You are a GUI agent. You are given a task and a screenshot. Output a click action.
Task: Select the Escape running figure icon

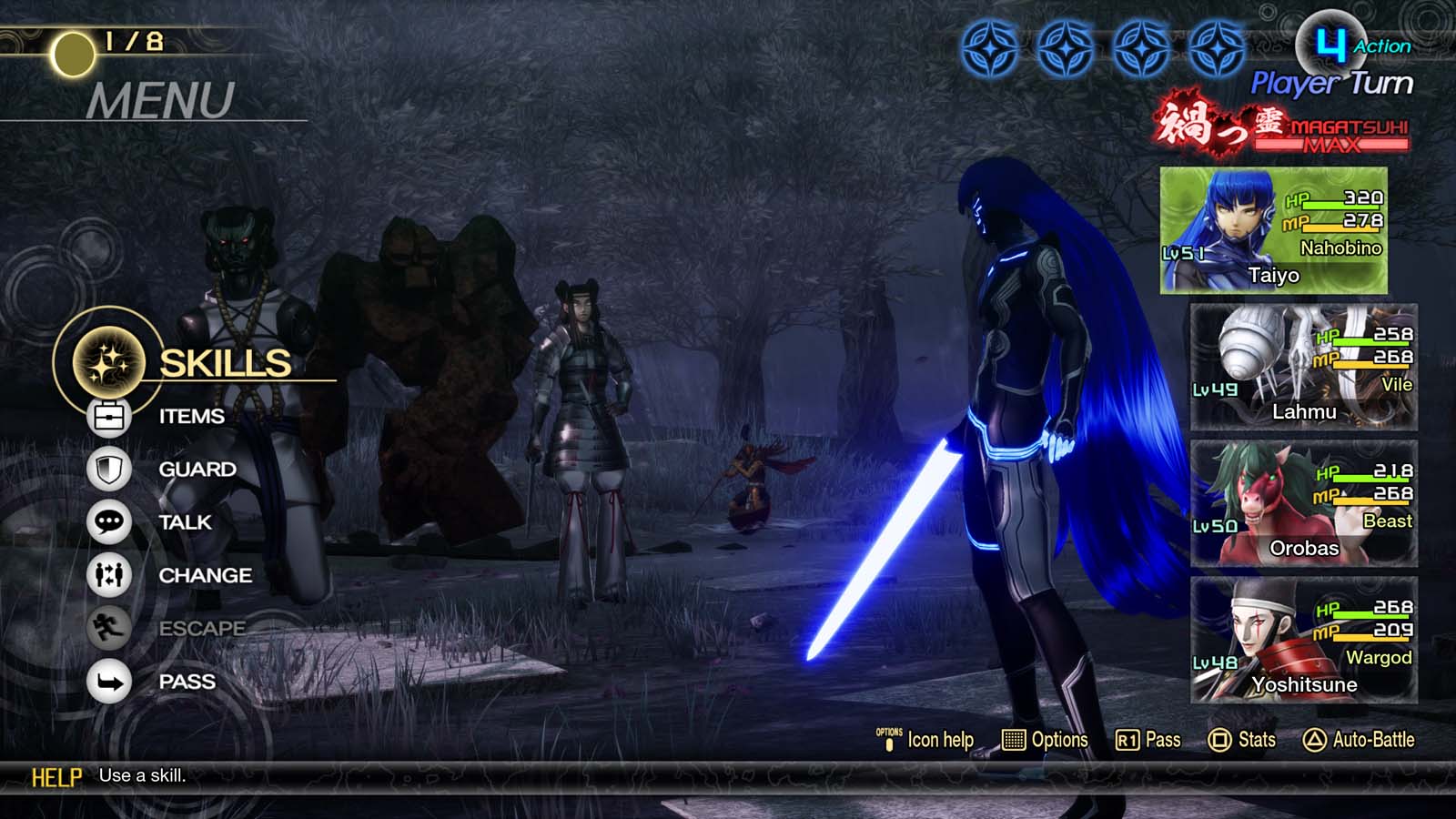[x=108, y=629]
